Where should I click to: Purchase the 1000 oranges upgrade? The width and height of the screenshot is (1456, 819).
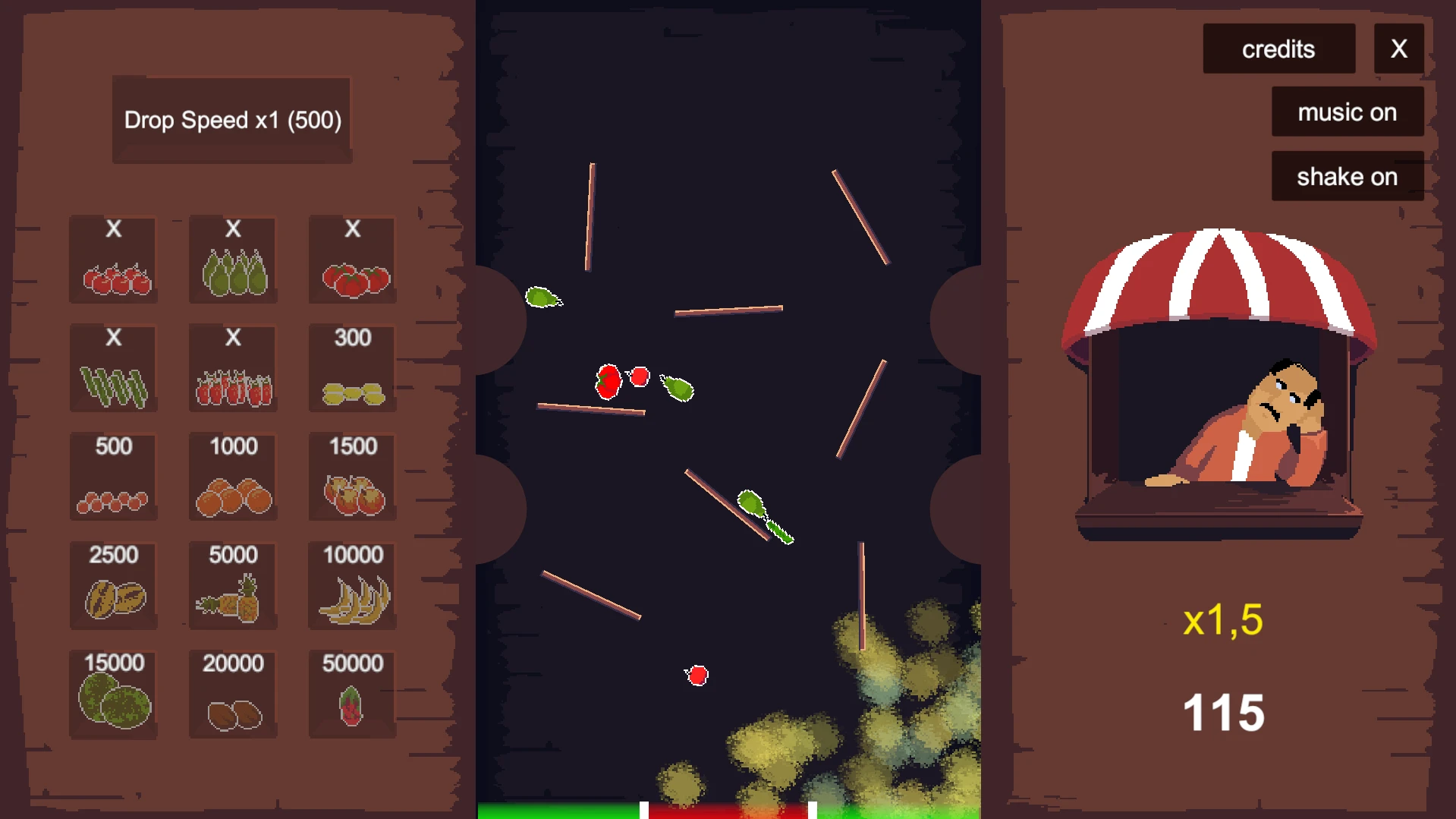pos(233,477)
